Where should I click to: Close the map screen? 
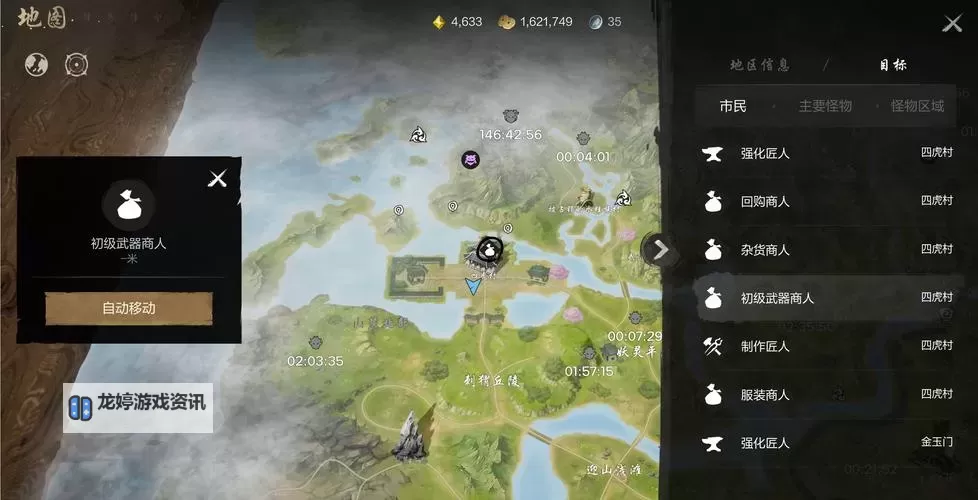pos(951,24)
